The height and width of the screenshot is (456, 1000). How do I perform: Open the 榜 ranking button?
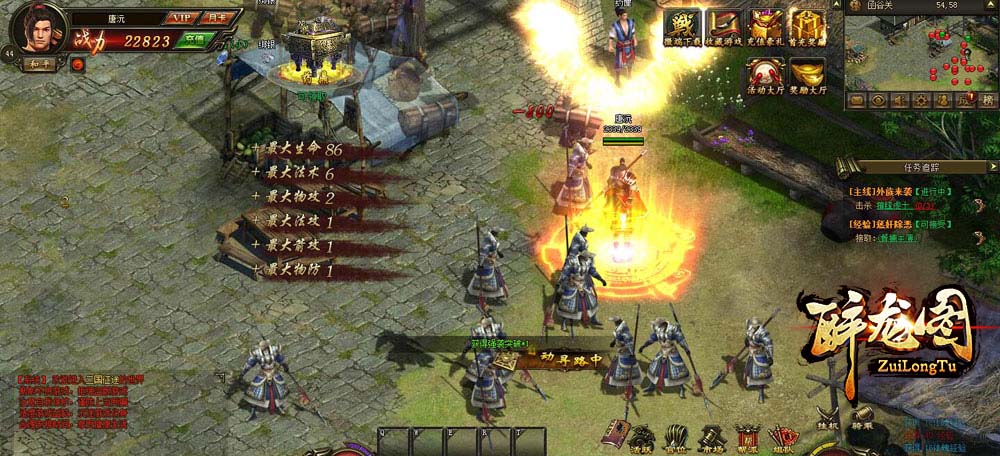988,100
